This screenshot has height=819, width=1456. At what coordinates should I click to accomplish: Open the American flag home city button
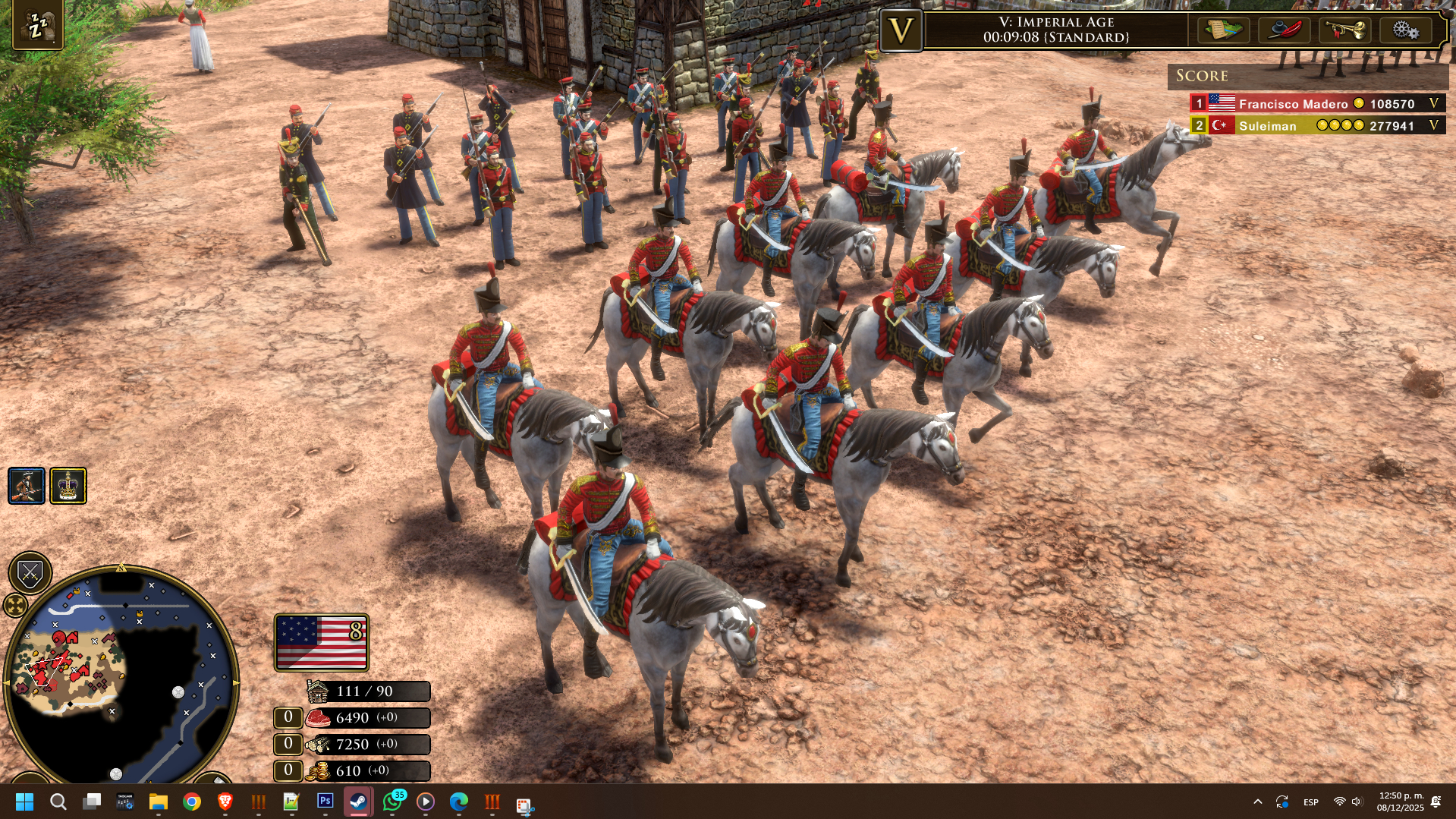322,642
